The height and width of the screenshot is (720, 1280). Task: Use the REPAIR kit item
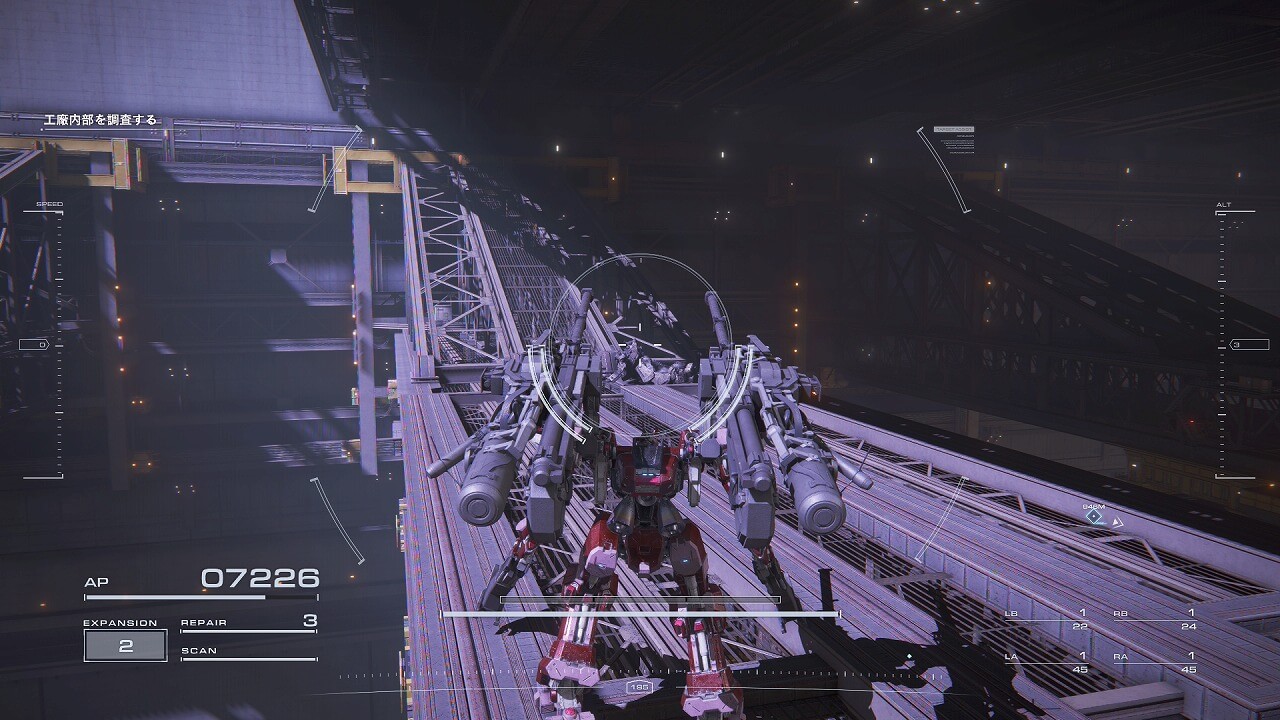(x=248, y=623)
